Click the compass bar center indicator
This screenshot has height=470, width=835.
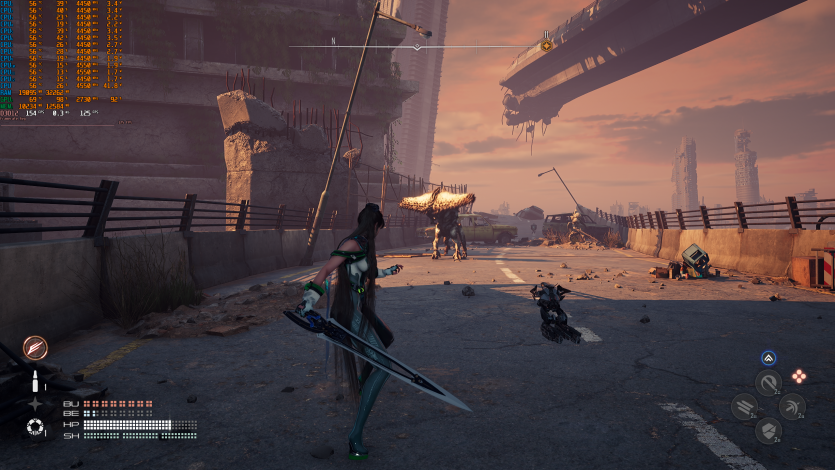(417, 47)
